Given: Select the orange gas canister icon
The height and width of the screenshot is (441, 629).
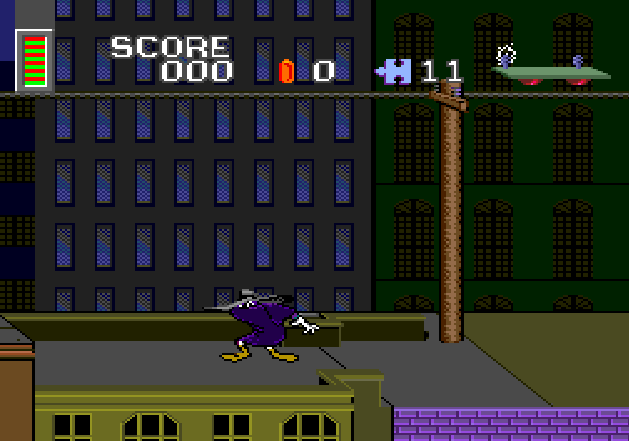Looking at the screenshot, I should 287,71.
